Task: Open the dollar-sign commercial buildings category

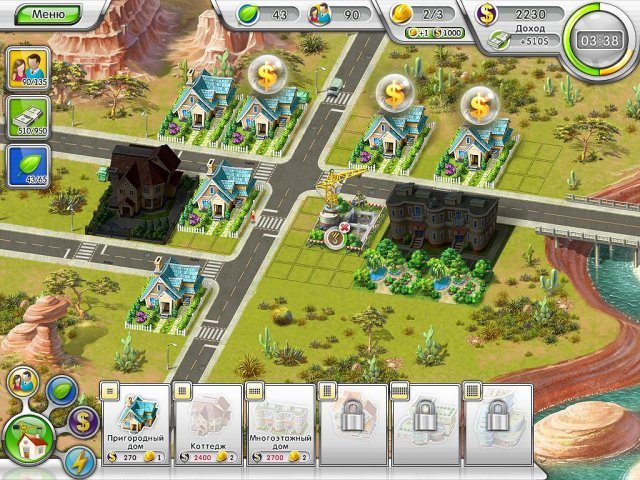Action: click(82, 421)
